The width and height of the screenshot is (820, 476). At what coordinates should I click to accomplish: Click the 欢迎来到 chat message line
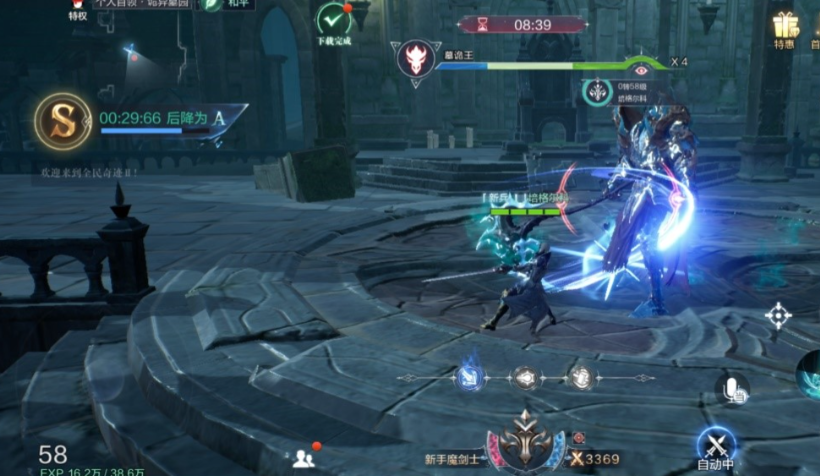88,173
